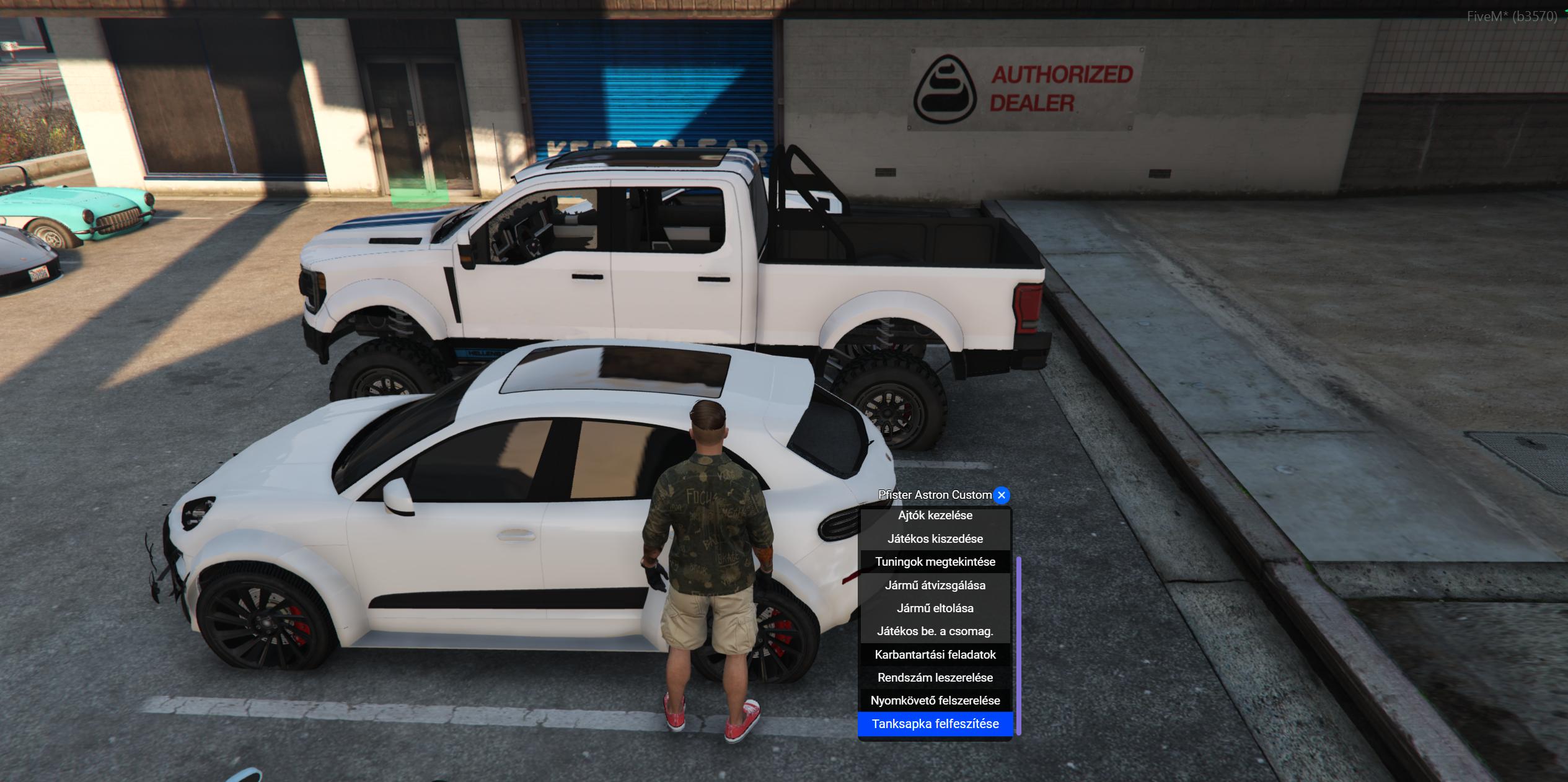Image resolution: width=1568 pixels, height=782 pixels.
Task: Select Nyomkövető felszerelése option
Action: [x=935, y=701]
